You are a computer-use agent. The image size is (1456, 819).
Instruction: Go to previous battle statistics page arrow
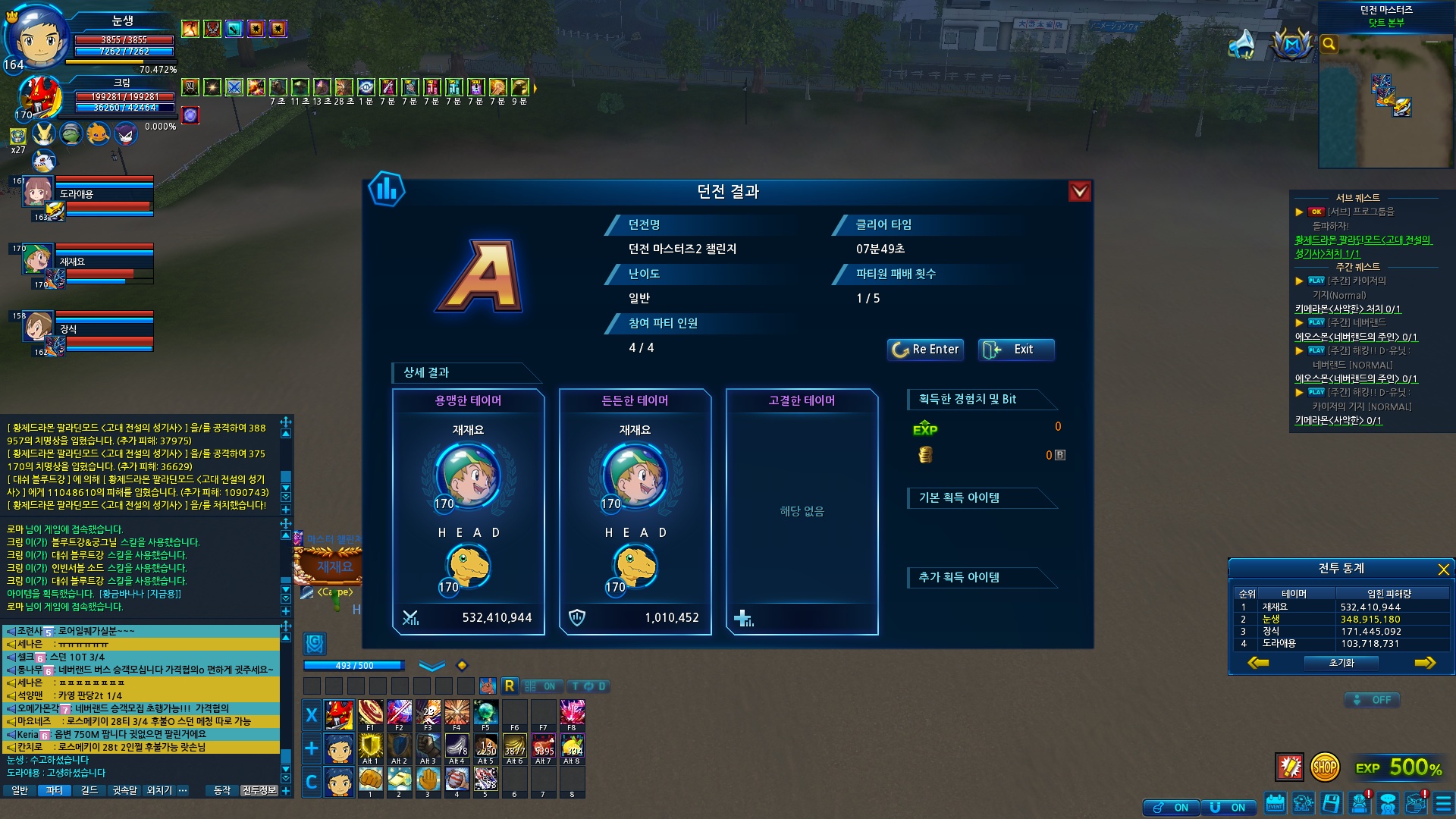[x=1258, y=663]
